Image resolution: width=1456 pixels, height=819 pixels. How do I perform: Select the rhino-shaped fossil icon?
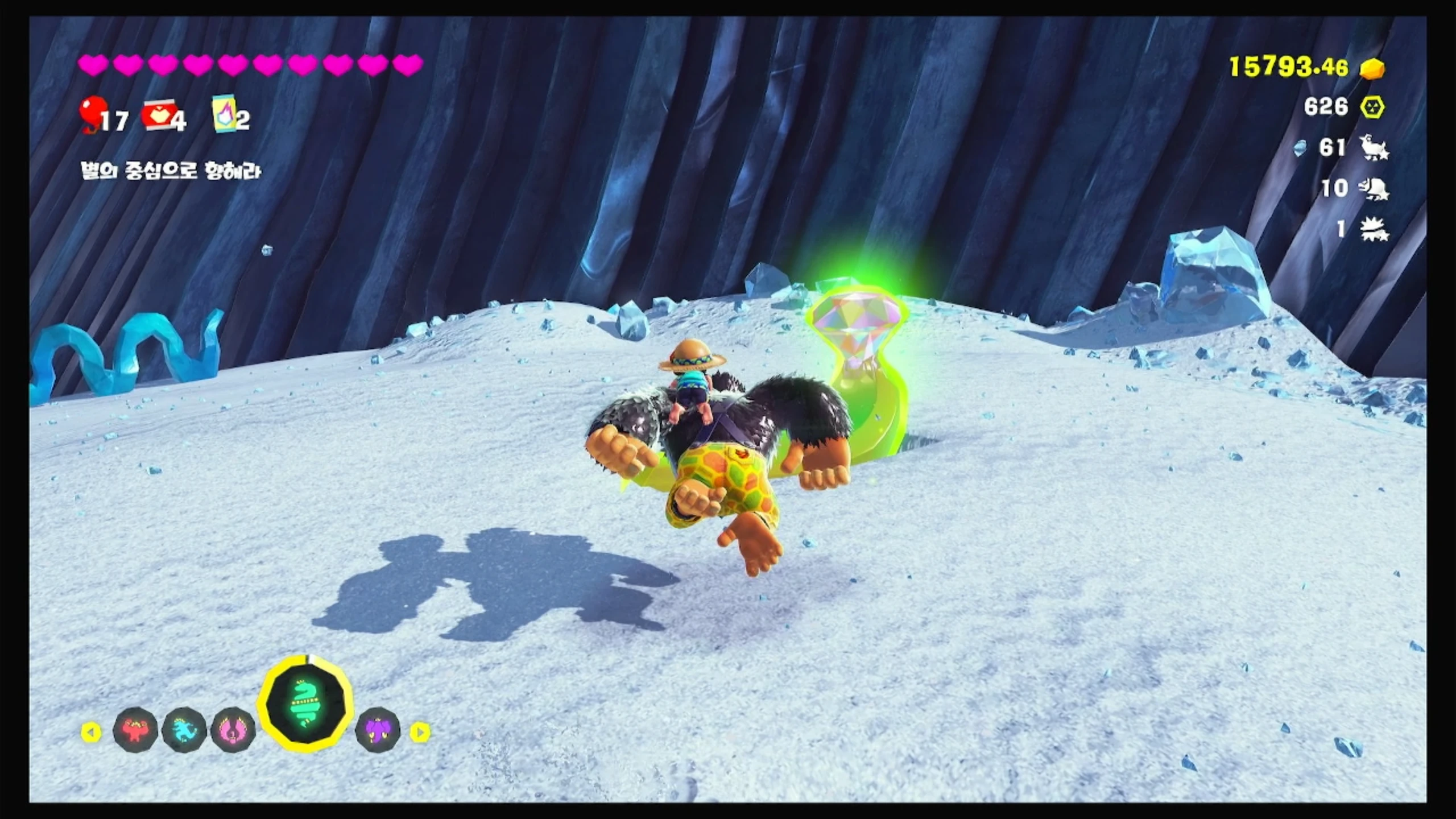pos(1375,189)
